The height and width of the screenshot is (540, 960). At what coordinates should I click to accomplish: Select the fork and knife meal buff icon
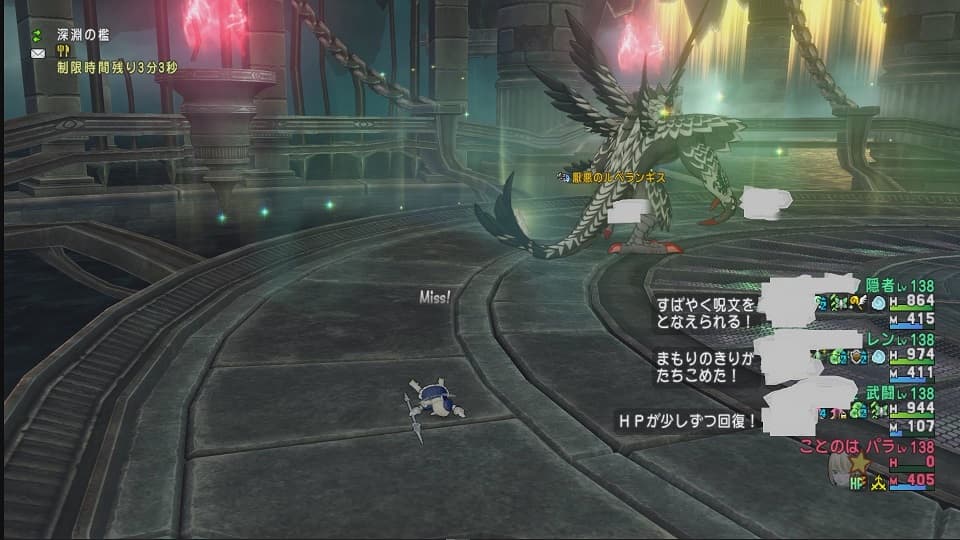click(x=62, y=52)
